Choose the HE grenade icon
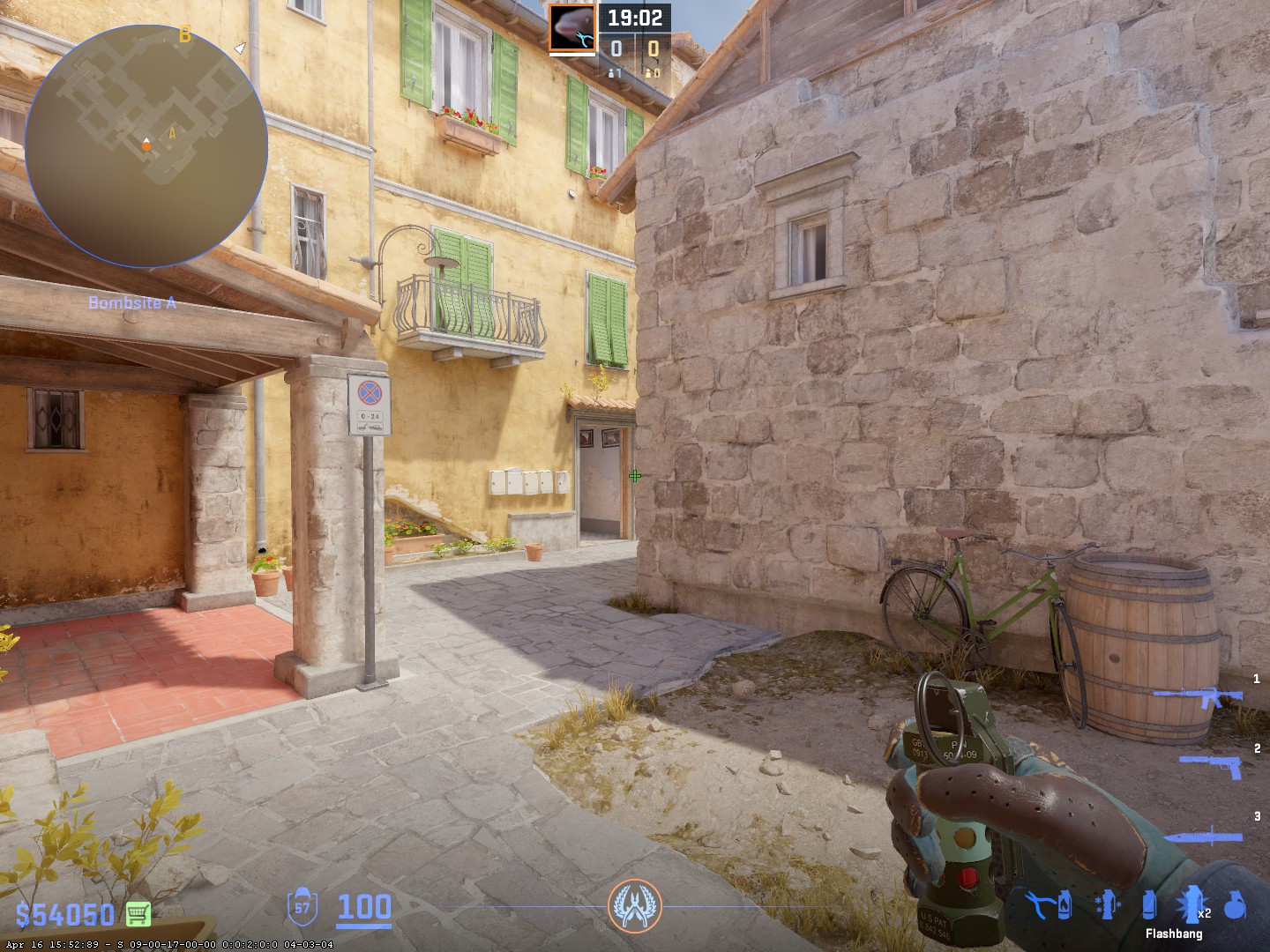 point(1236,905)
